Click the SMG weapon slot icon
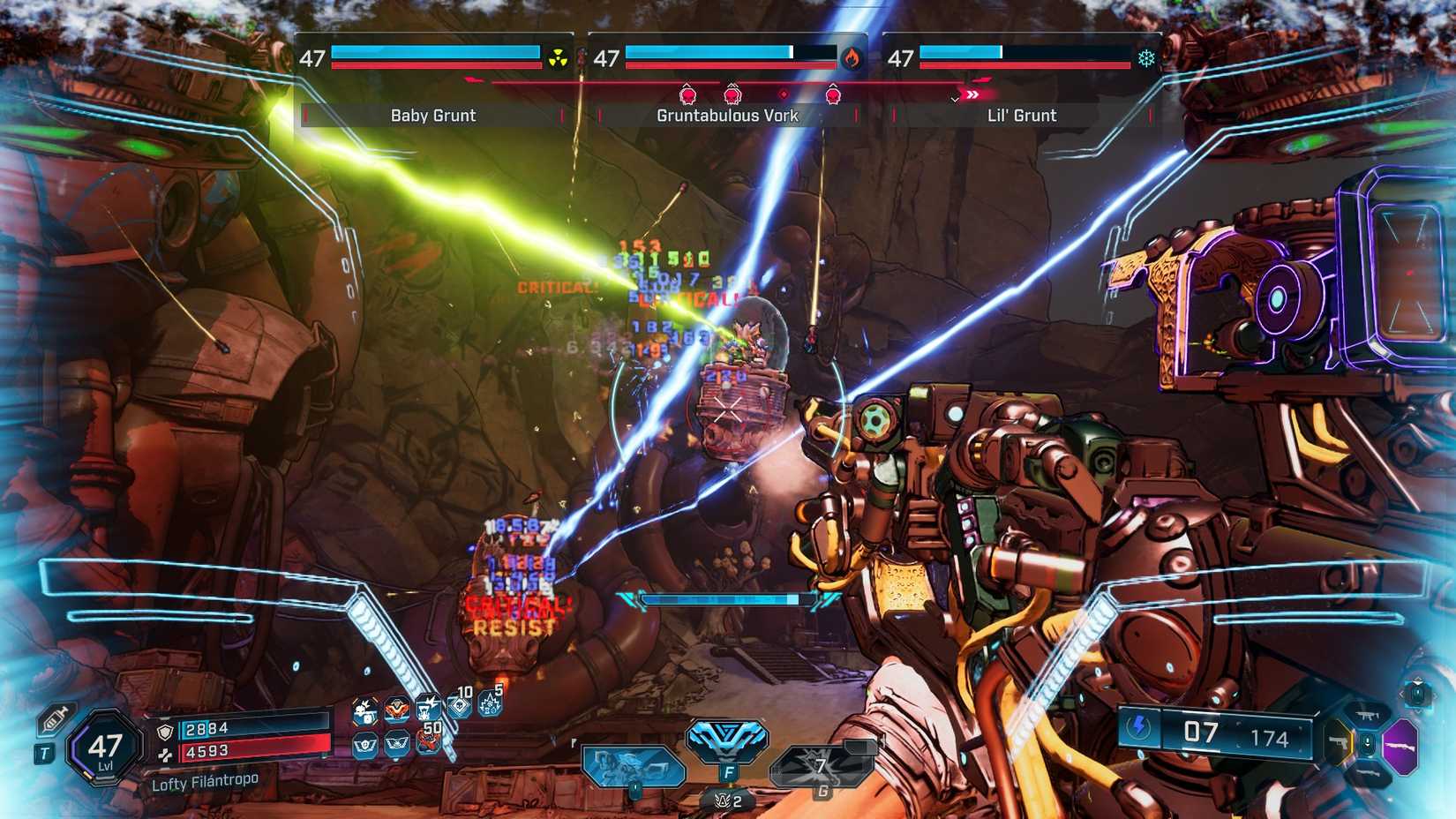The height and width of the screenshot is (819, 1456). point(1367,715)
